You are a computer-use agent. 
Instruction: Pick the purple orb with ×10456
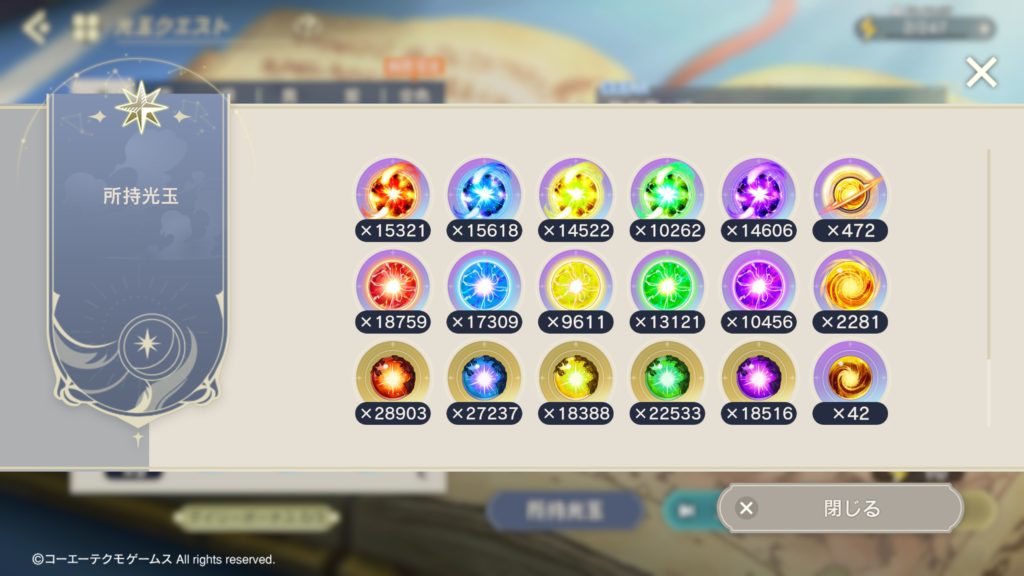click(759, 284)
